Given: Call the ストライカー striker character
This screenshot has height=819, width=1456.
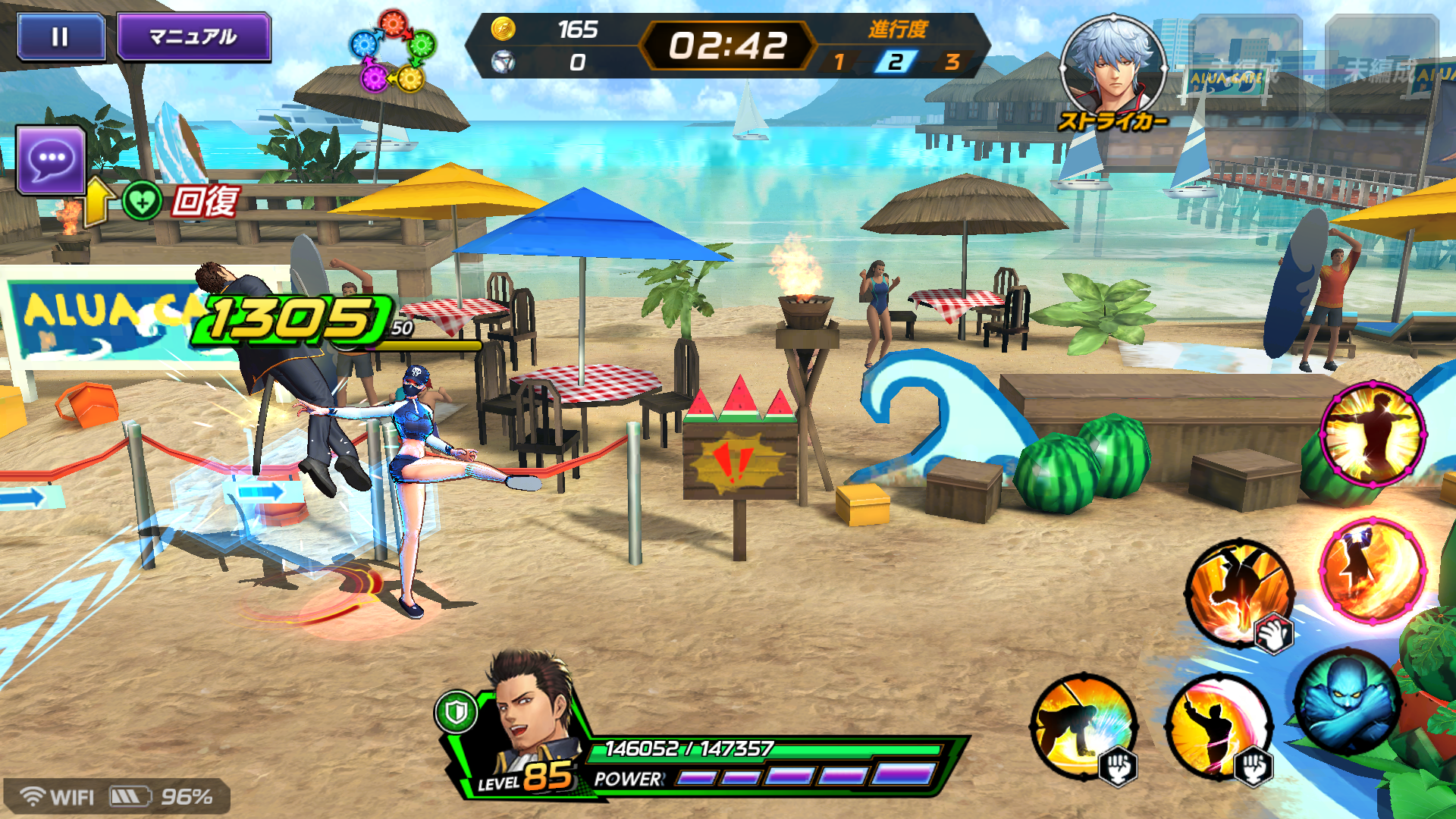Looking at the screenshot, I should point(1112,70).
